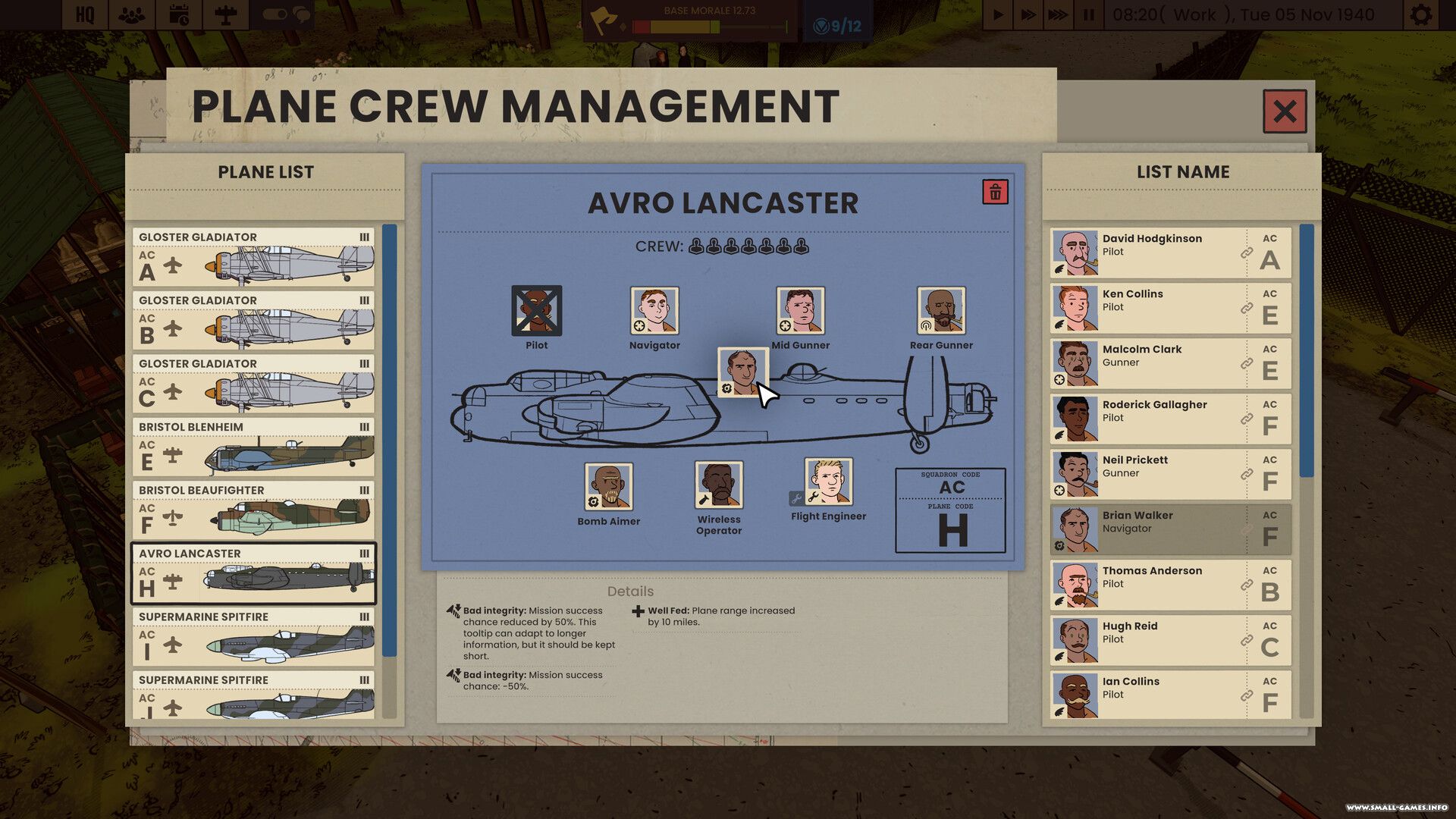This screenshot has width=1456, height=819.
Task: Open the HQ menu
Action: click(85, 14)
